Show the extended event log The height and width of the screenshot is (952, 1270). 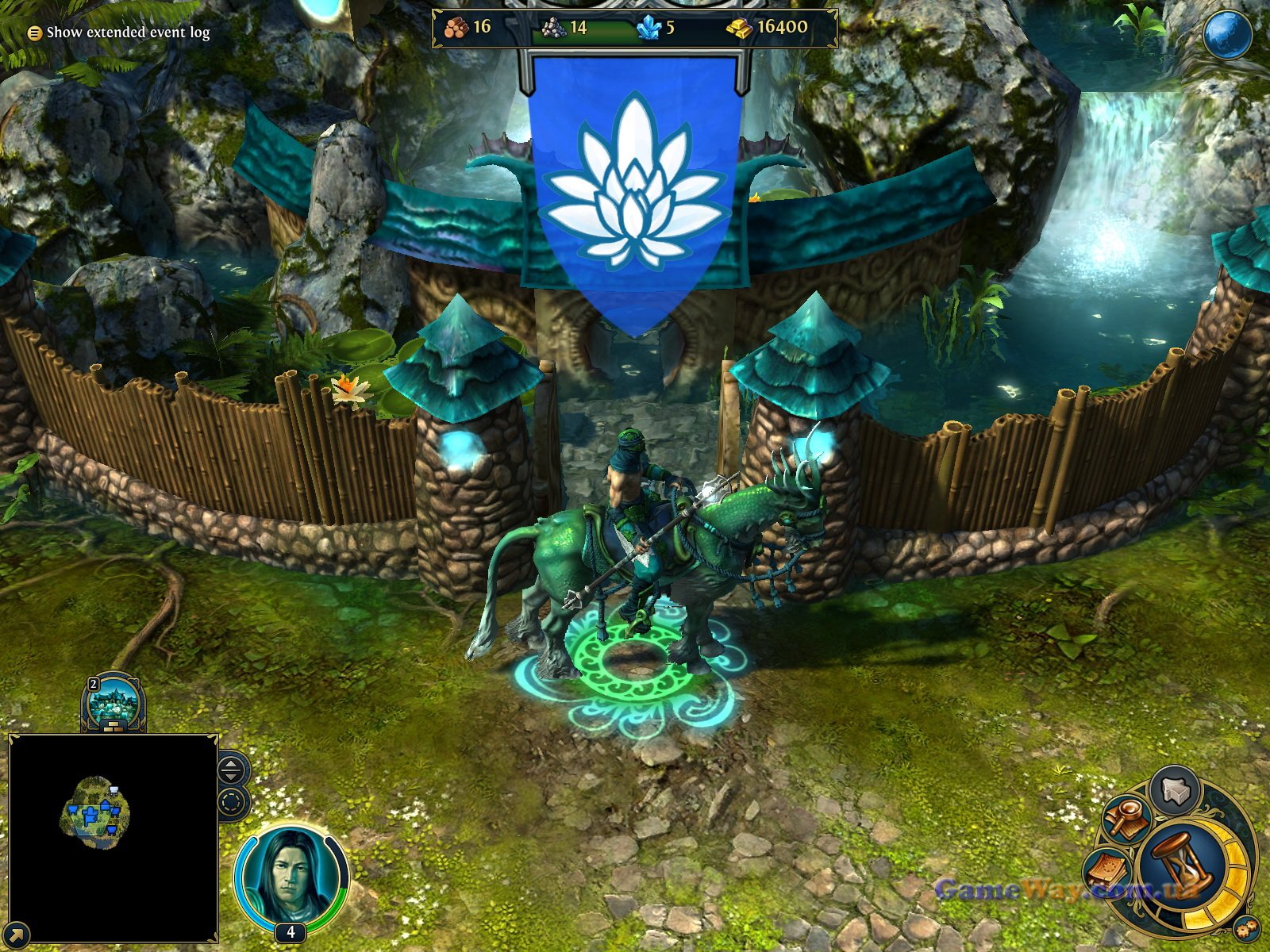(x=120, y=33)
